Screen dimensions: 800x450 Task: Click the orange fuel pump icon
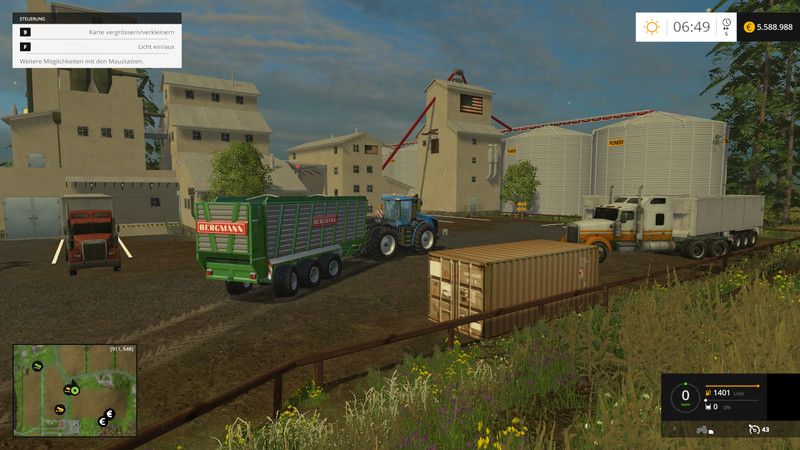point(708,393)
